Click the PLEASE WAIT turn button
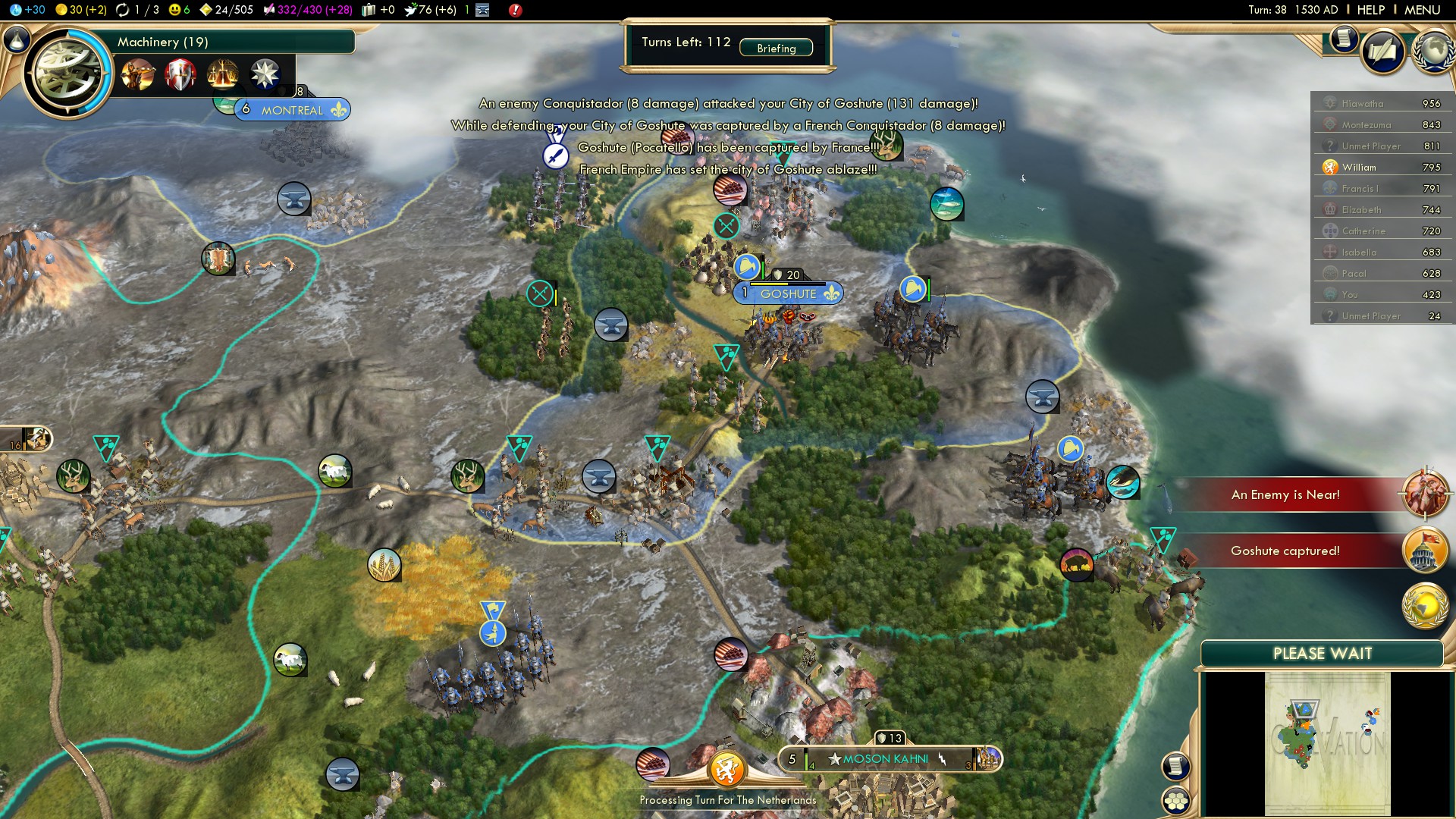This screenshot has width=1456, height=819. [1322, 654]
